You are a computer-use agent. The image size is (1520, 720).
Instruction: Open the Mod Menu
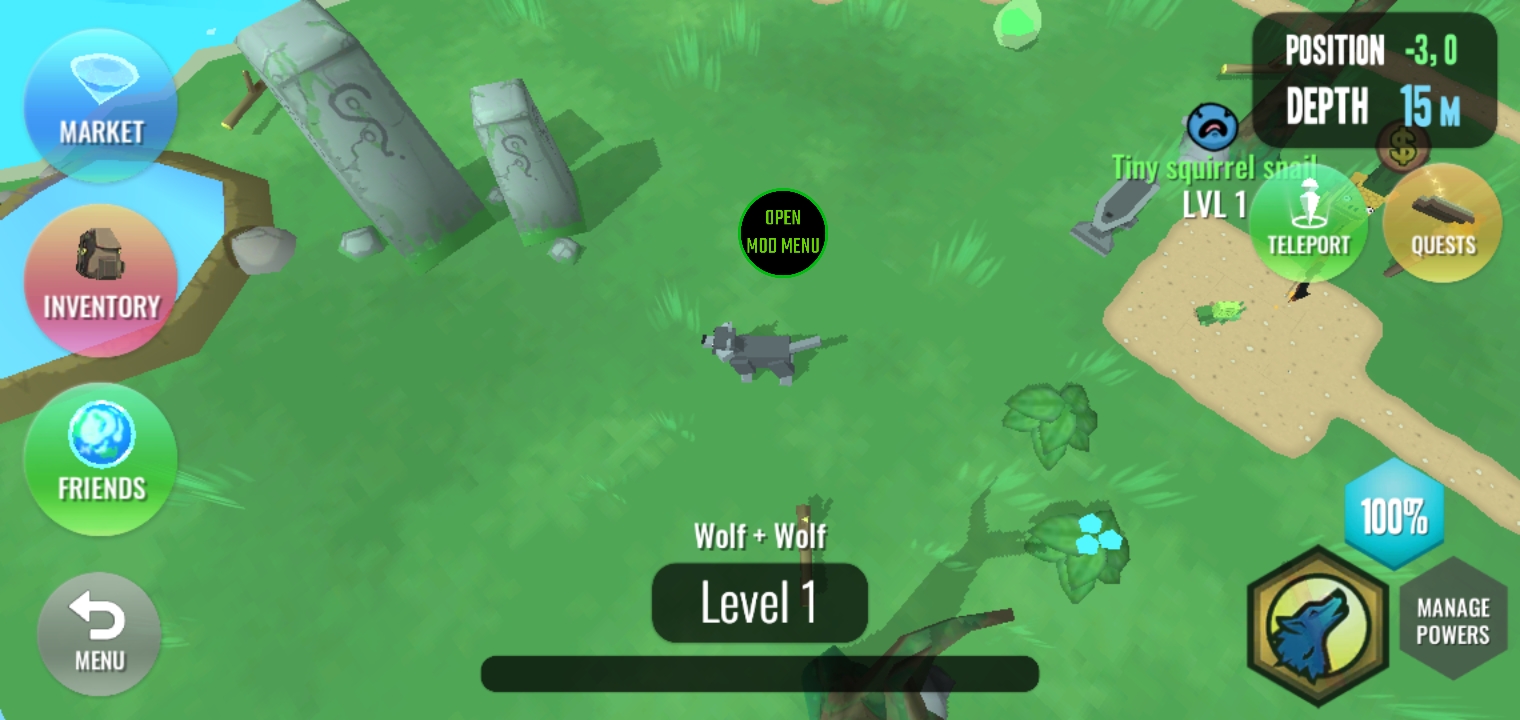[783, 234]
